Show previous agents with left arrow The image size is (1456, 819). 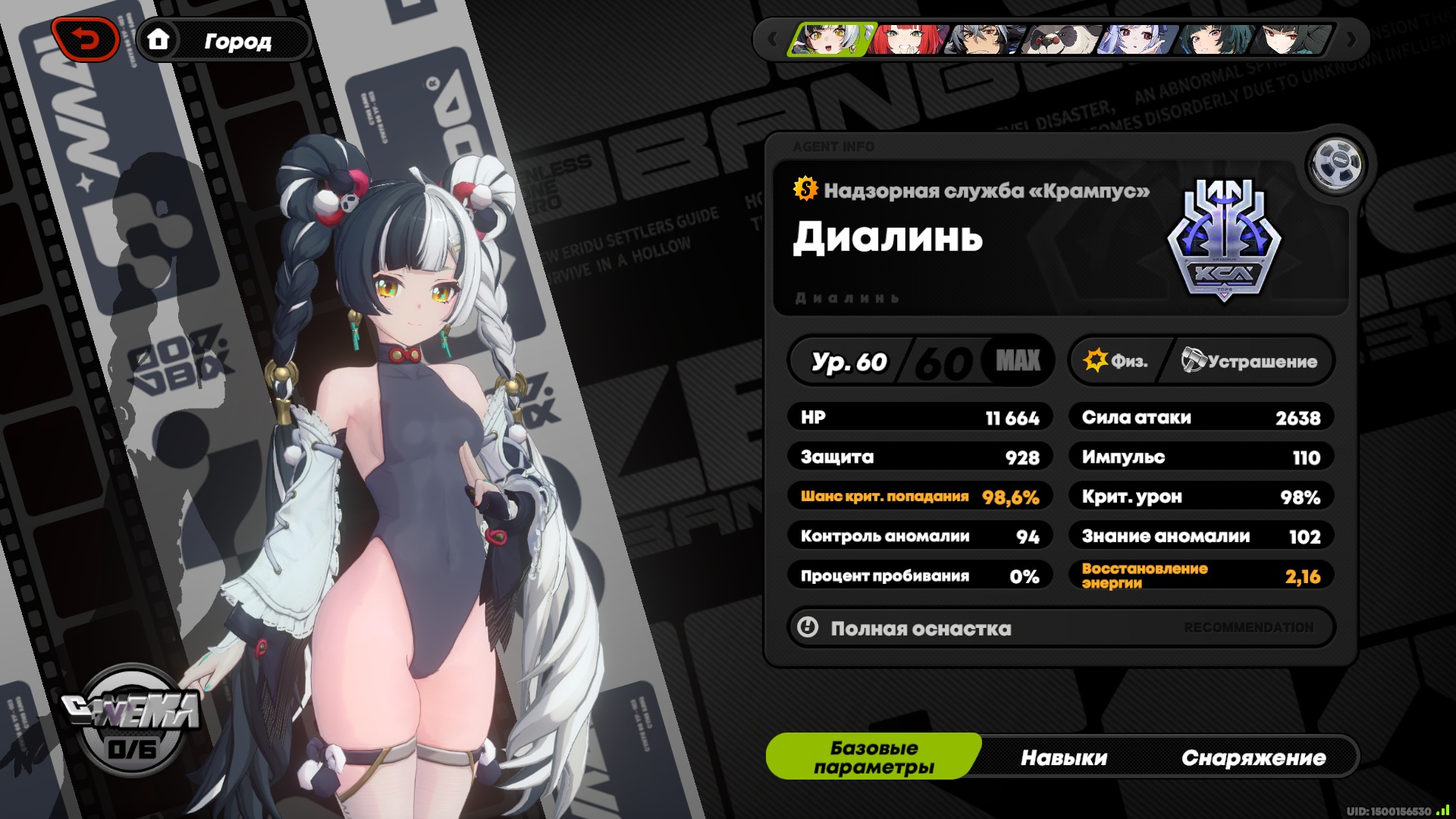[x=772, y=39]
